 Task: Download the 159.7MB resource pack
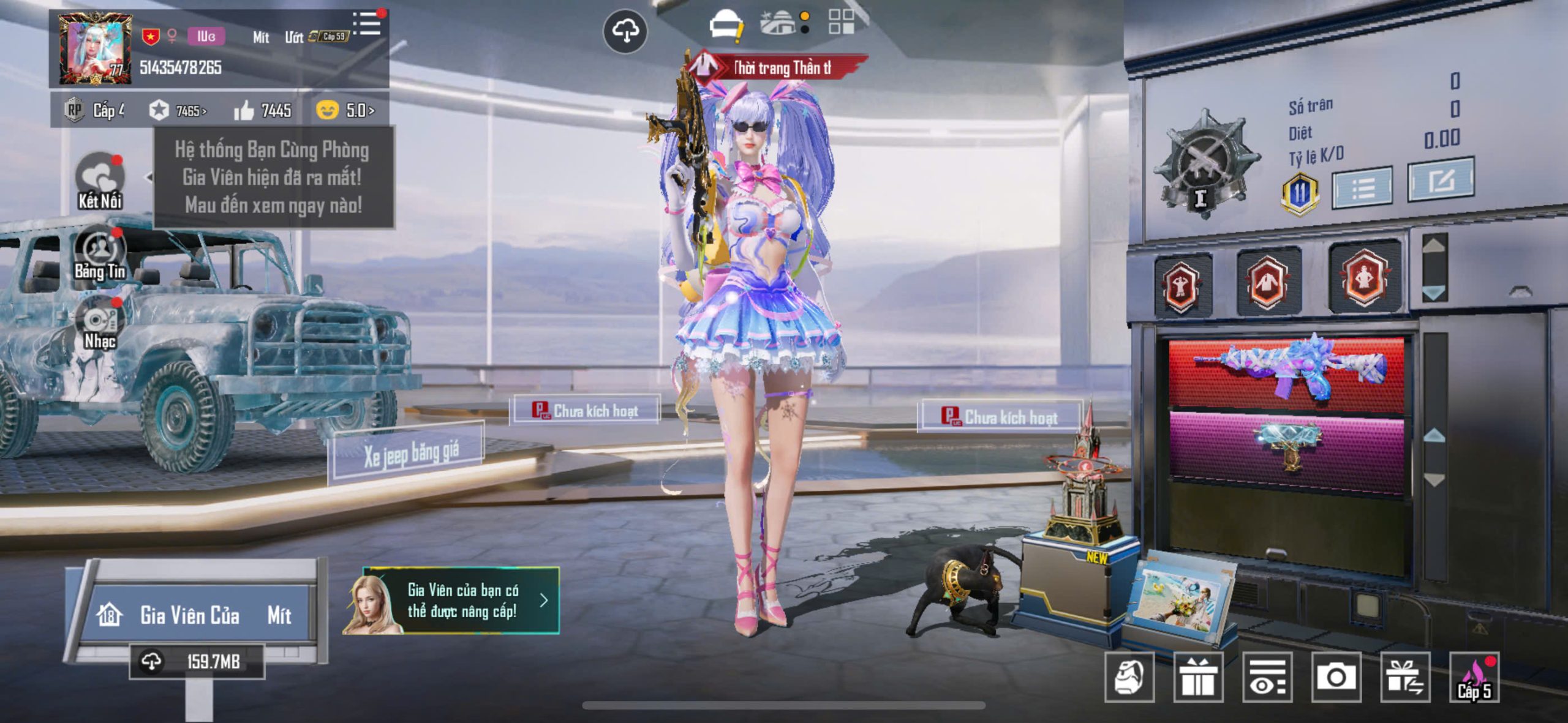tap(196, 662)
